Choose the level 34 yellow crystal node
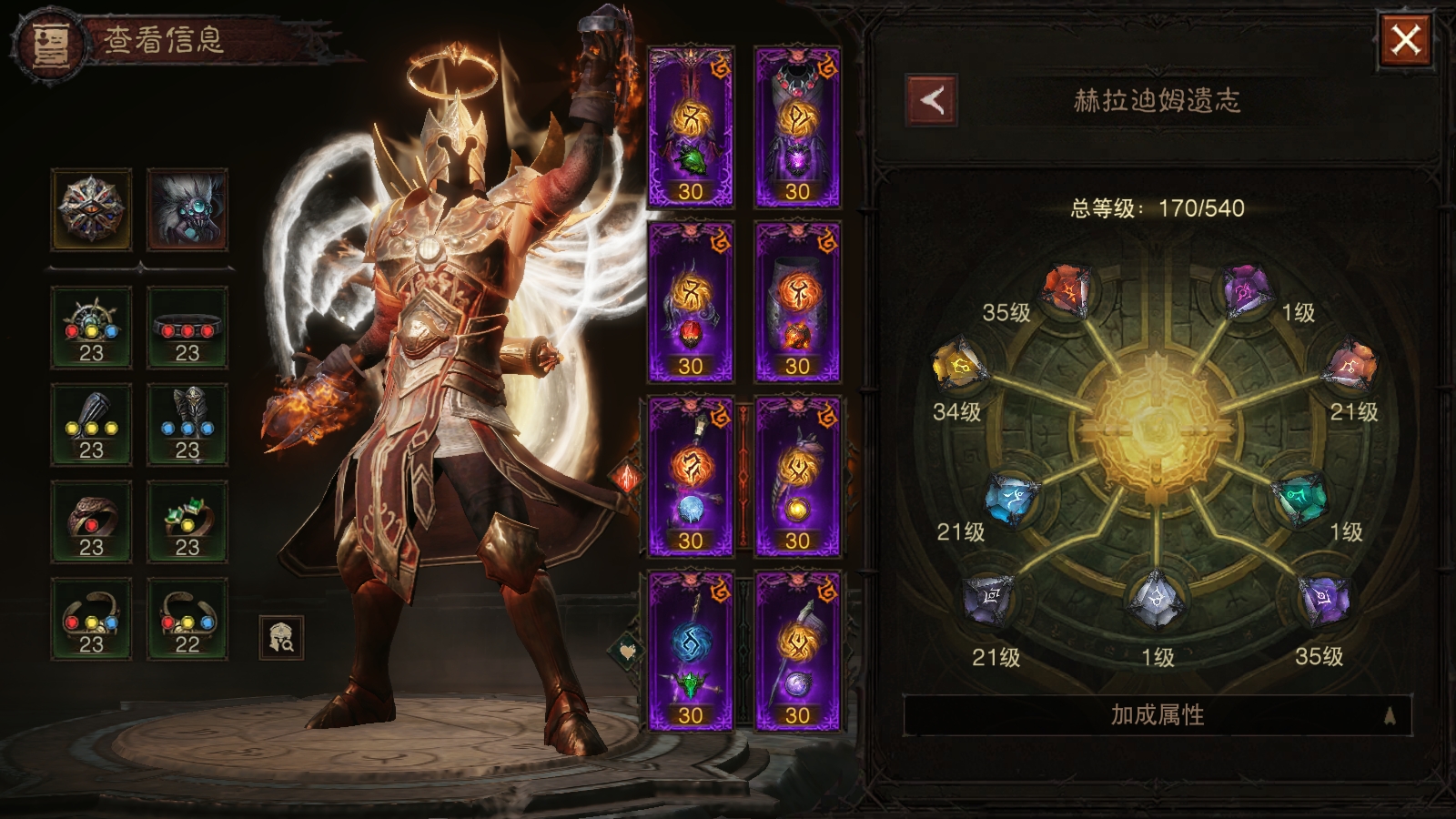 (x=957, y=367)
